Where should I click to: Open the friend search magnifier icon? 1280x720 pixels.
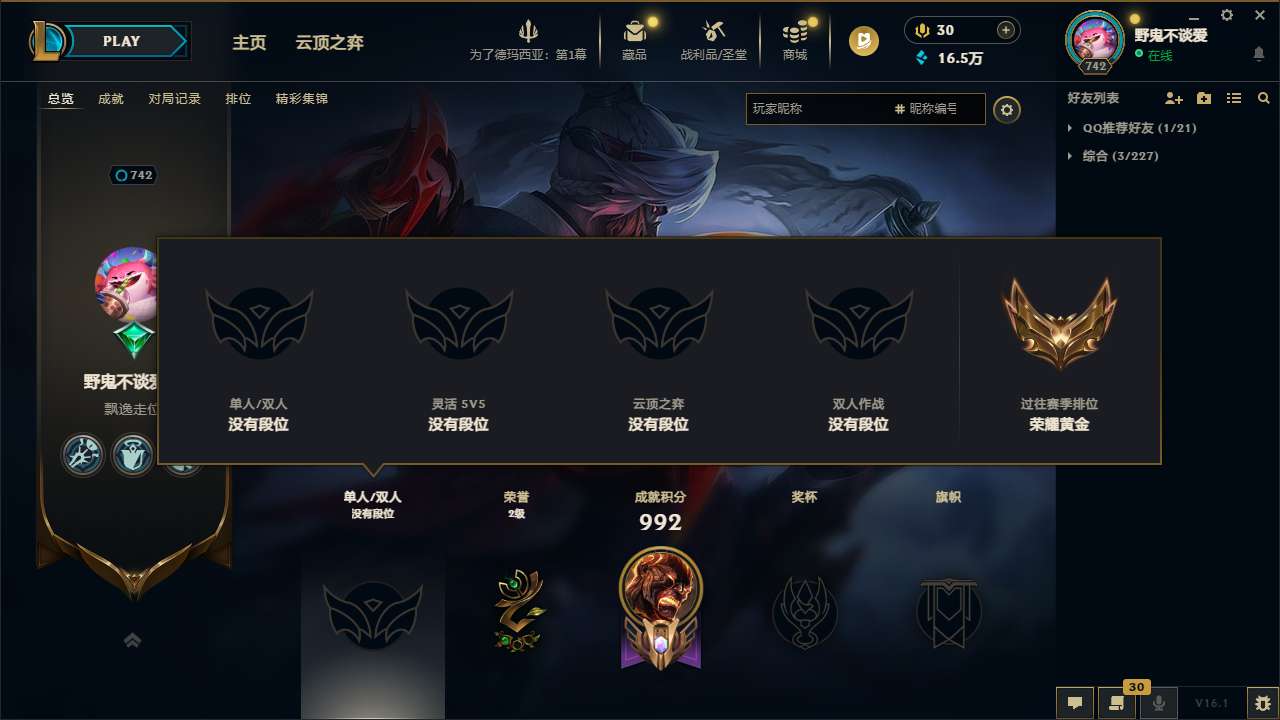[x=1264, y=98]
